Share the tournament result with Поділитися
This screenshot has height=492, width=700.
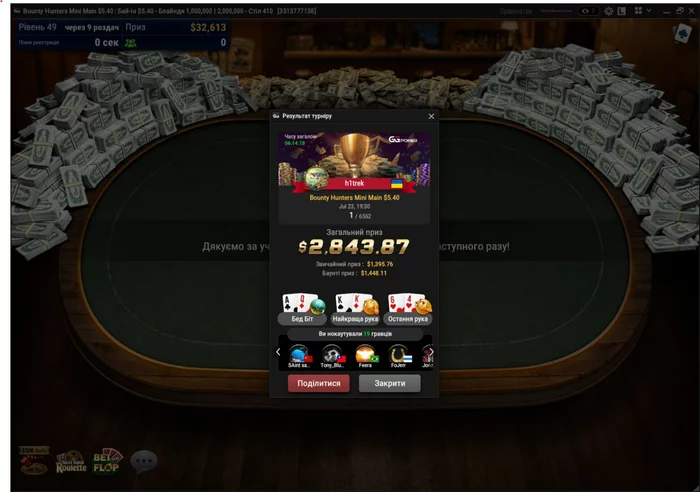pyautogui.click(x=318, y=383)
